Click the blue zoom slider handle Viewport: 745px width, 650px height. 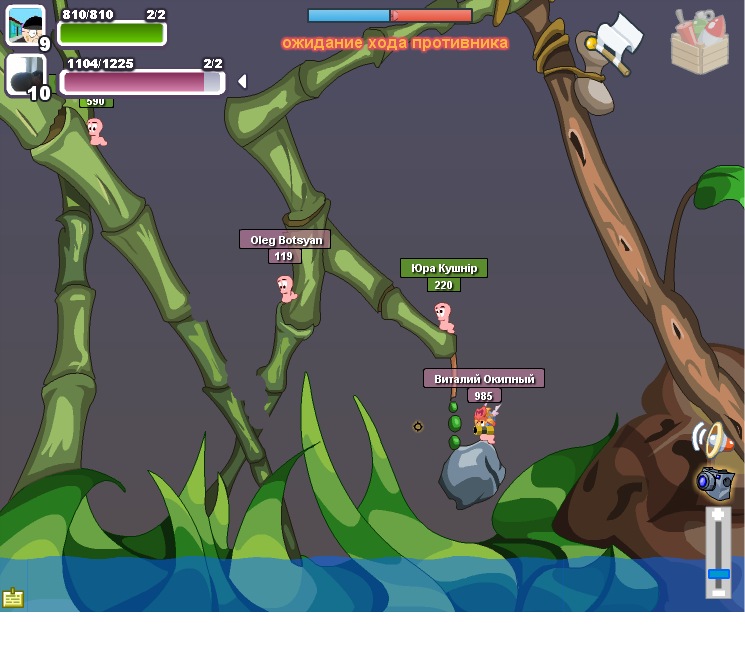point(718,573)
